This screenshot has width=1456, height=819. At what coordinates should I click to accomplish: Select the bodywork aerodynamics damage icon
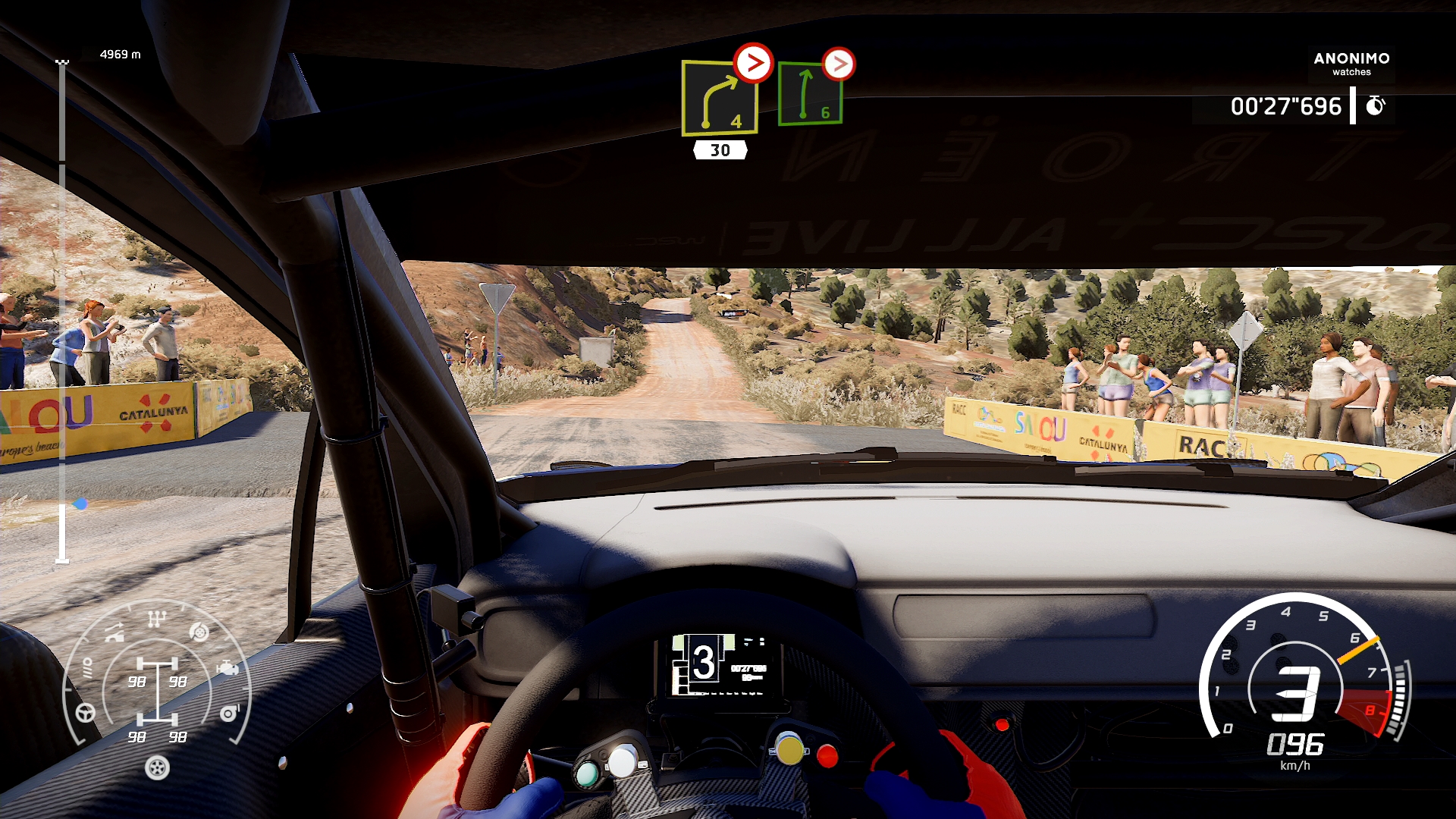115,632
